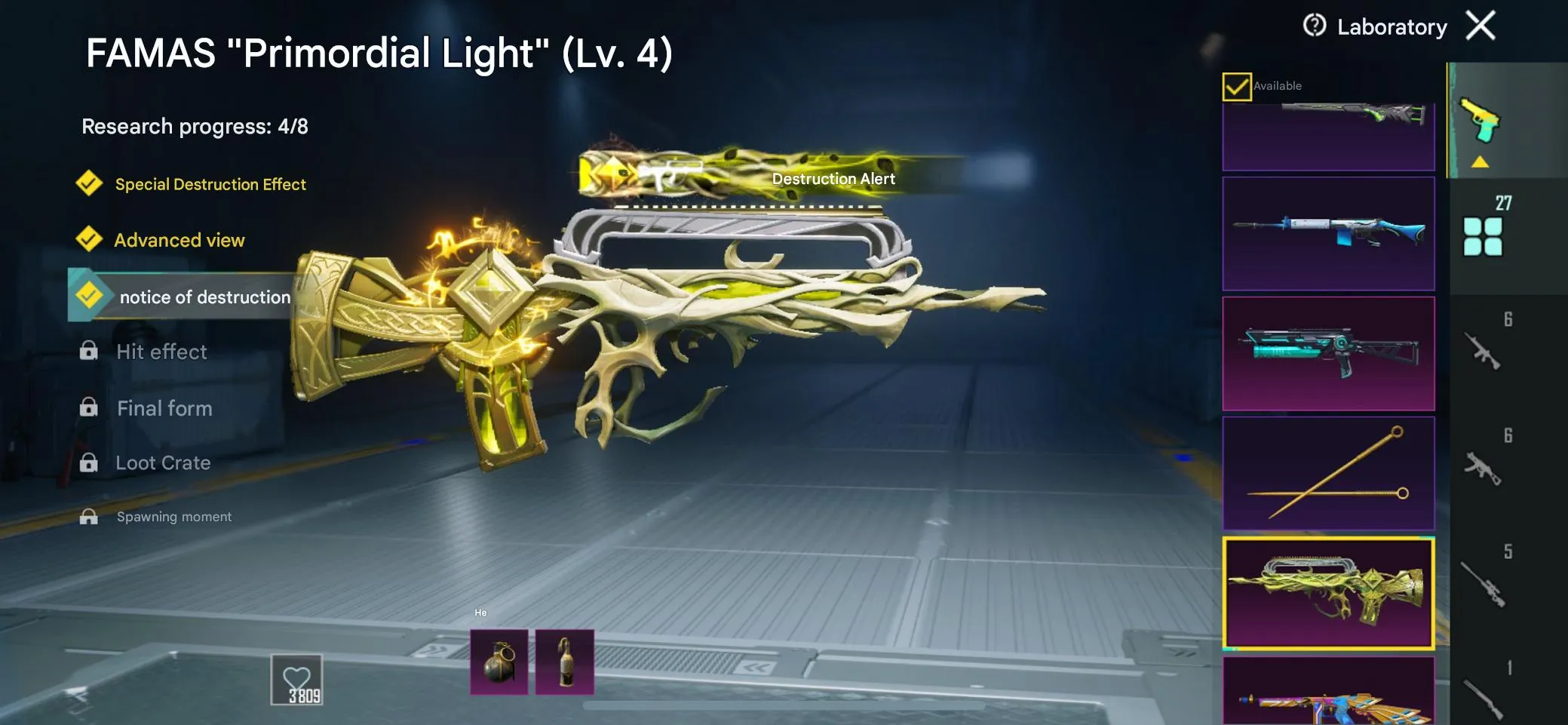The image size is (1568, 725).
Task: Like the skin with the heart button
Action: 296,680
